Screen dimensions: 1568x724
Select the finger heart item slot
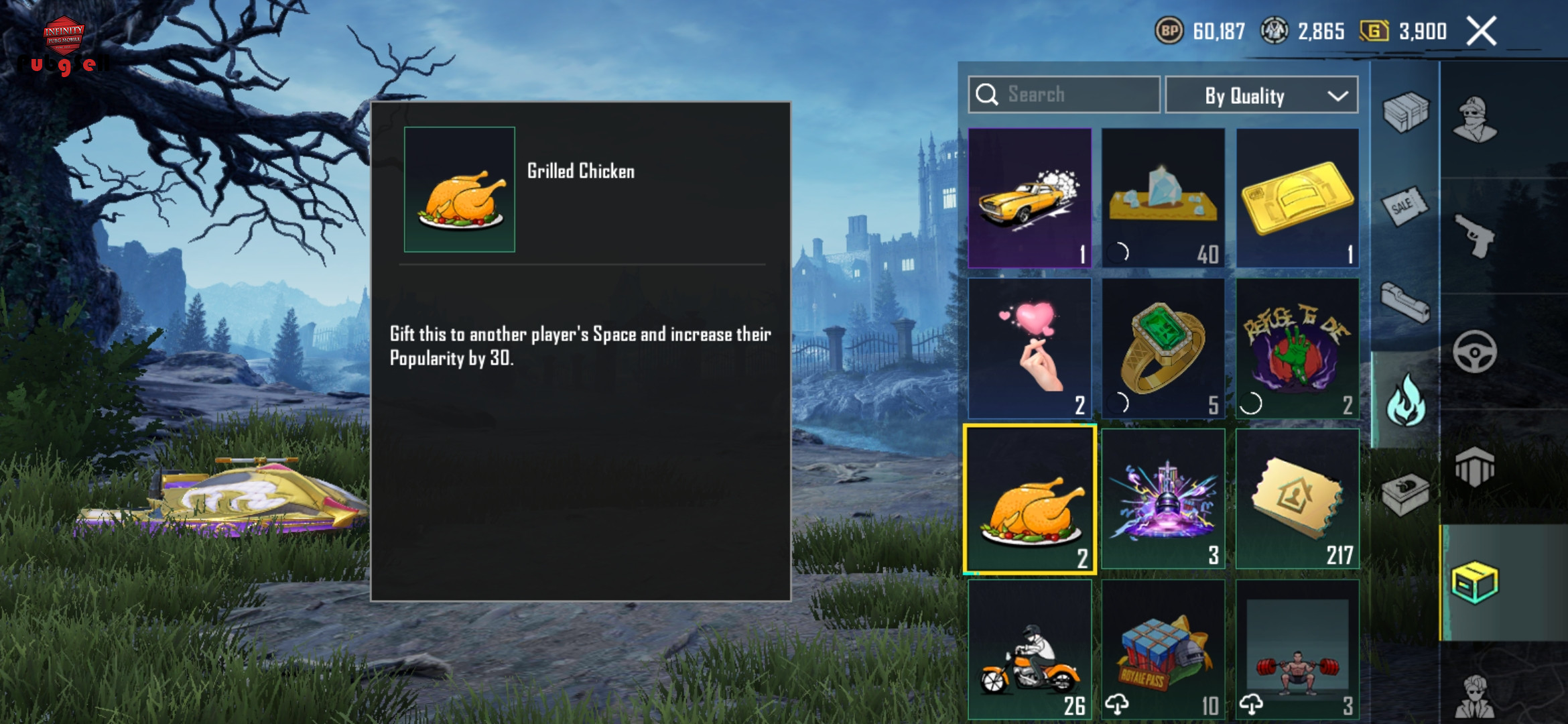[1030, 349]
